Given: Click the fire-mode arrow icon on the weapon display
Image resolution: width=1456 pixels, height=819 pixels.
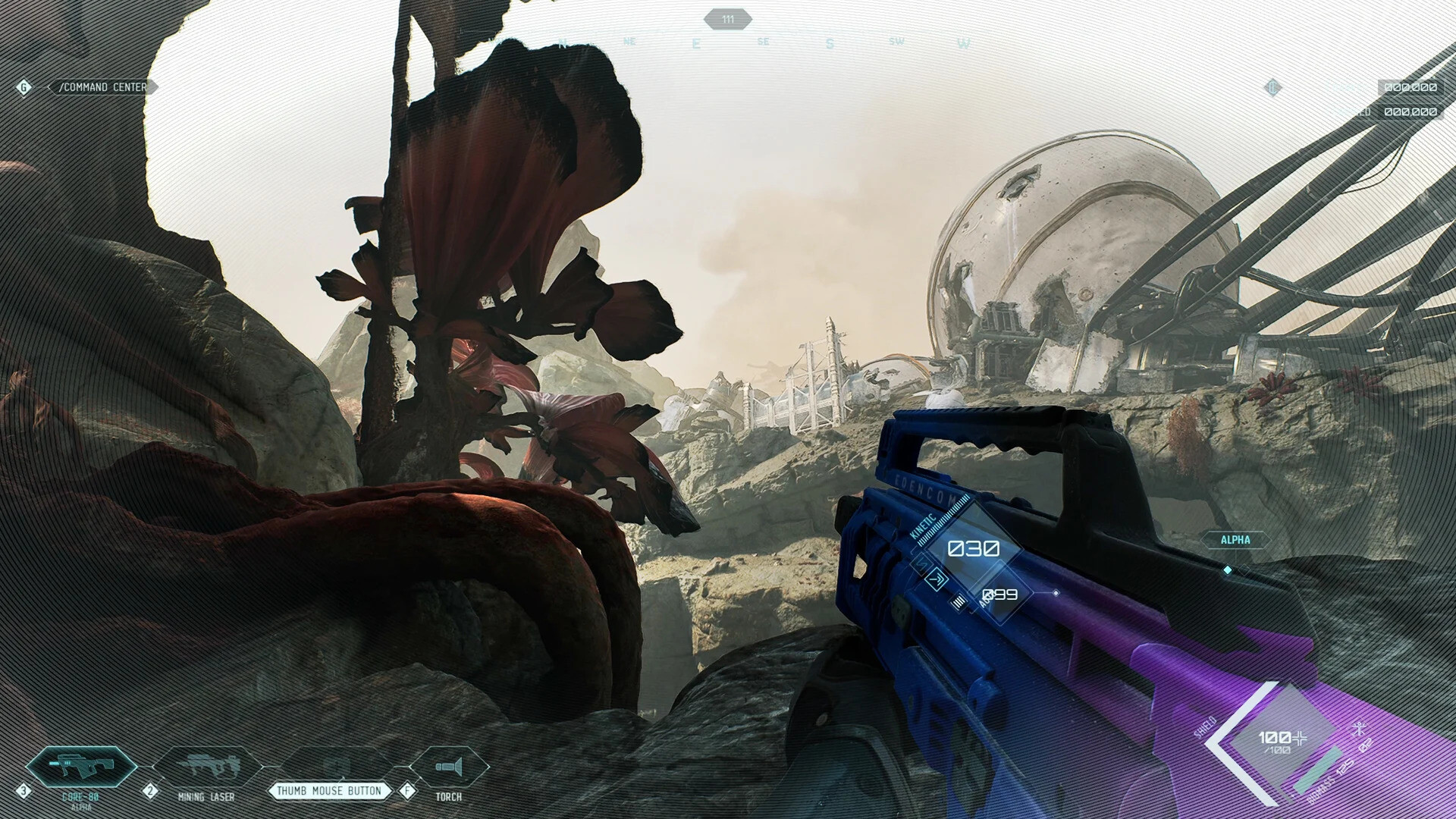Looking at the screenshot, I should (936, 579).
